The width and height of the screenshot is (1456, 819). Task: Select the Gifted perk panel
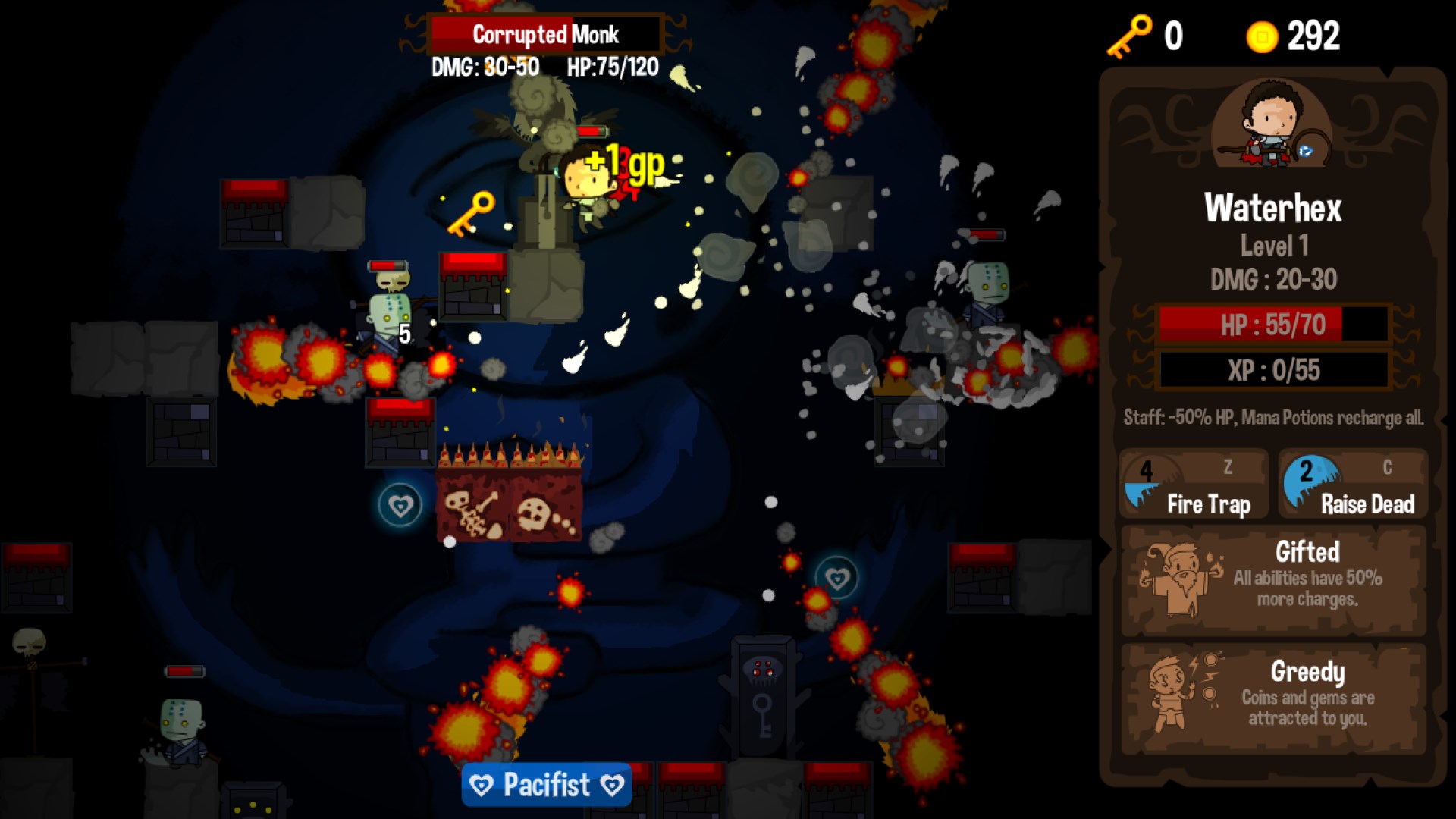click(x=1273, y=580)
